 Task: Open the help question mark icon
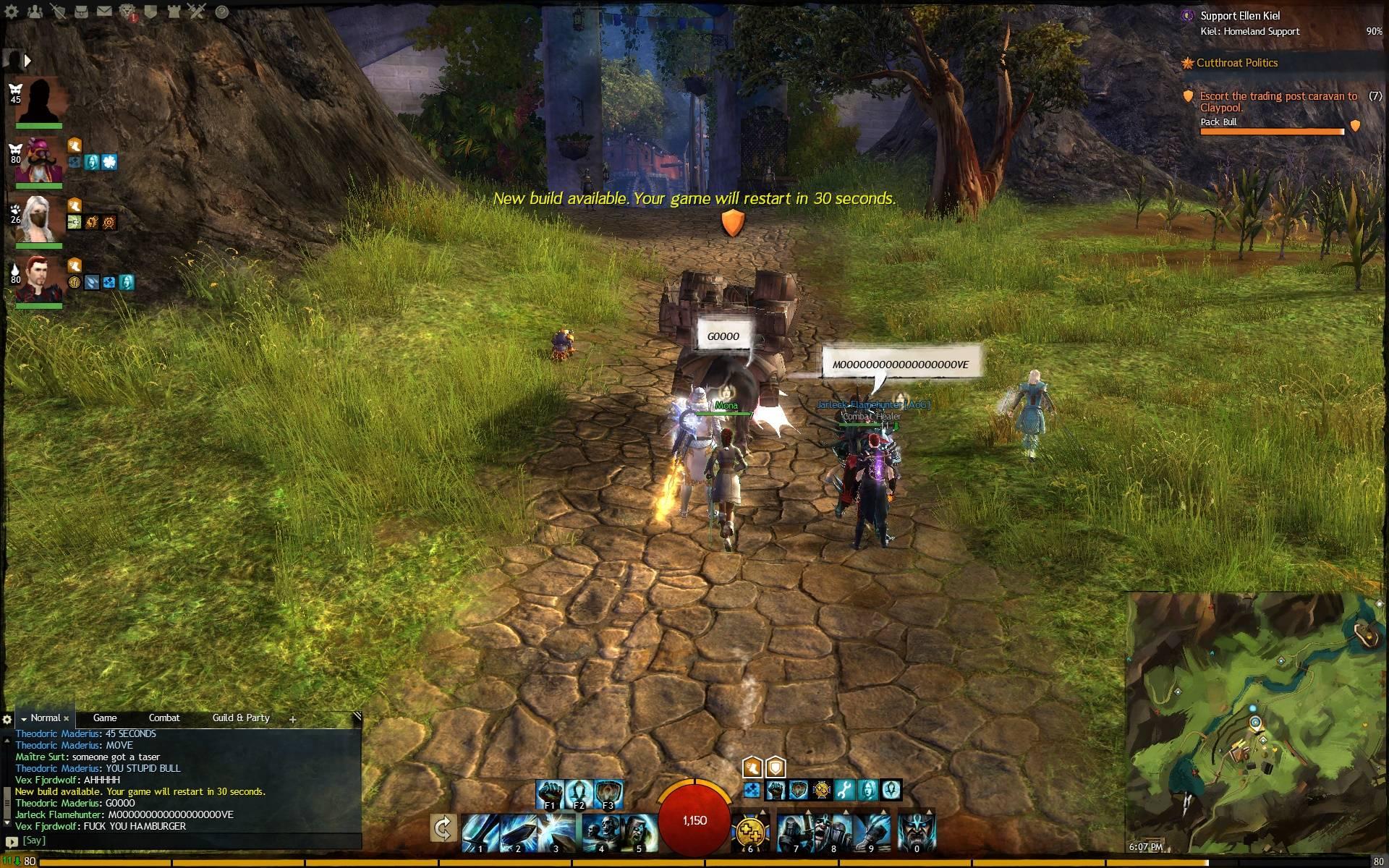pos(222,12)
